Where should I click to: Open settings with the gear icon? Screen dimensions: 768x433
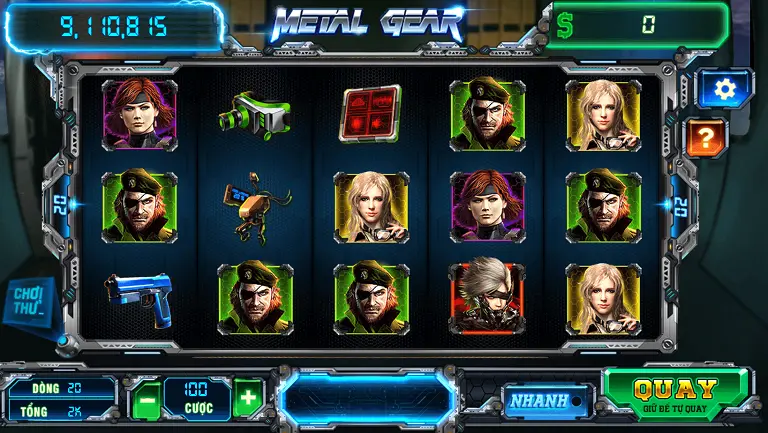pos(724,89)
